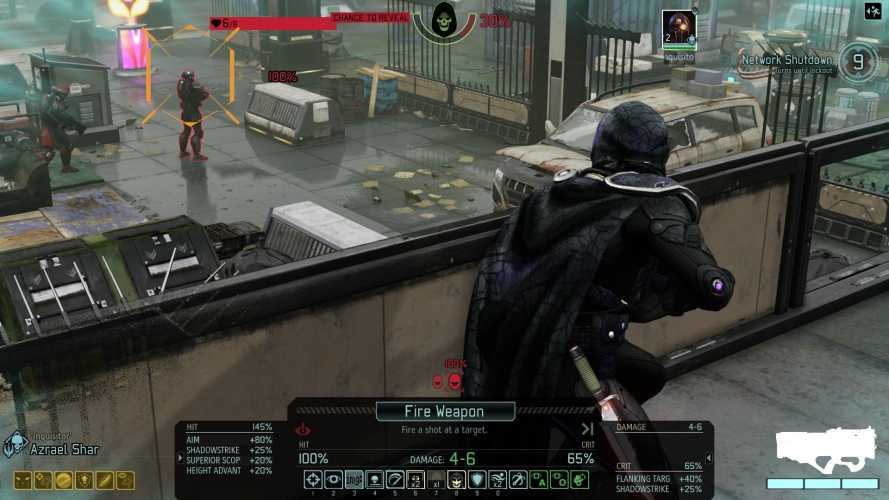Cycle to next target arrow button
Image resolution: width=889 pixels, height=500 pixels.
(x=704, y=458)
